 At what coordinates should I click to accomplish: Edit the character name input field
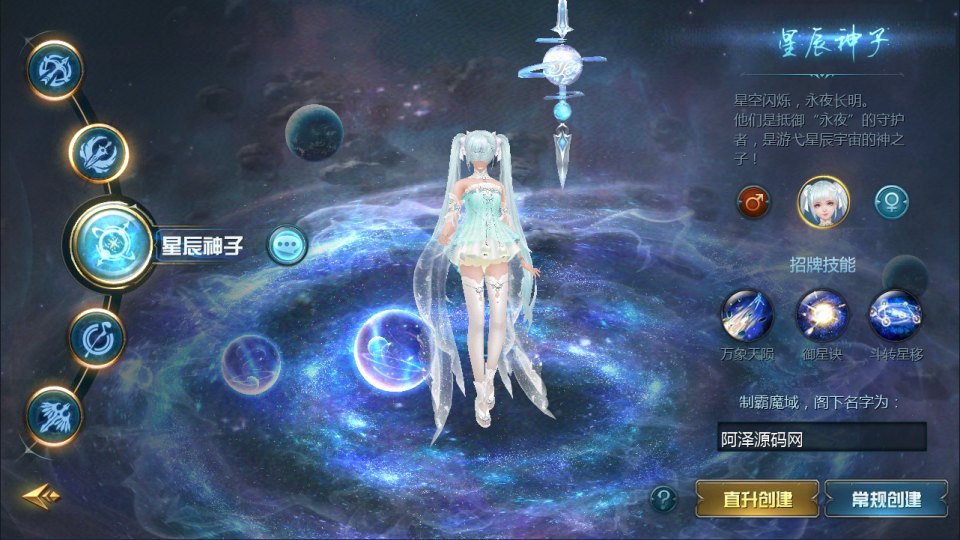821,438
